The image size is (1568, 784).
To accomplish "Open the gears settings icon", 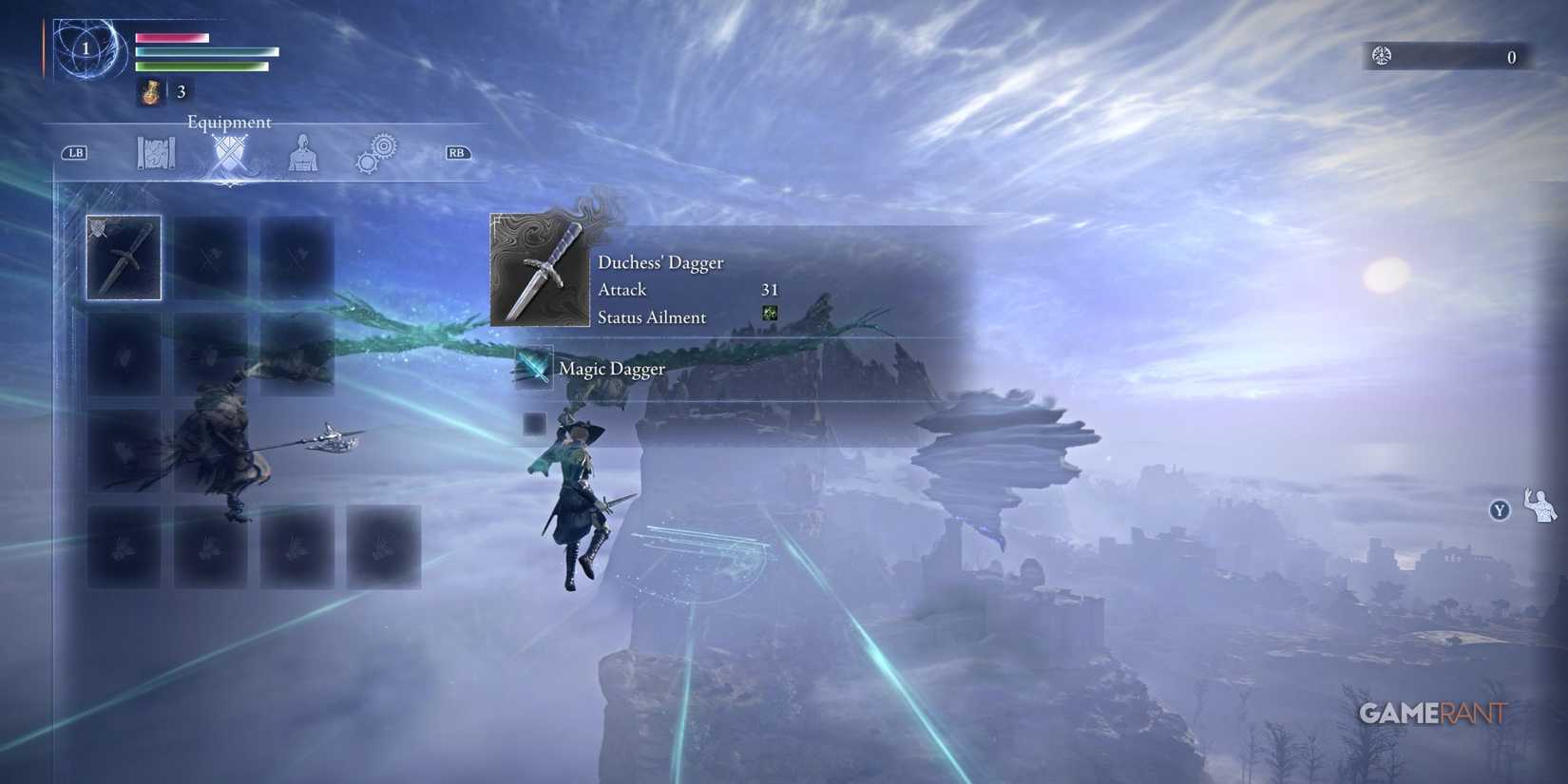I will tap(376, 152).
